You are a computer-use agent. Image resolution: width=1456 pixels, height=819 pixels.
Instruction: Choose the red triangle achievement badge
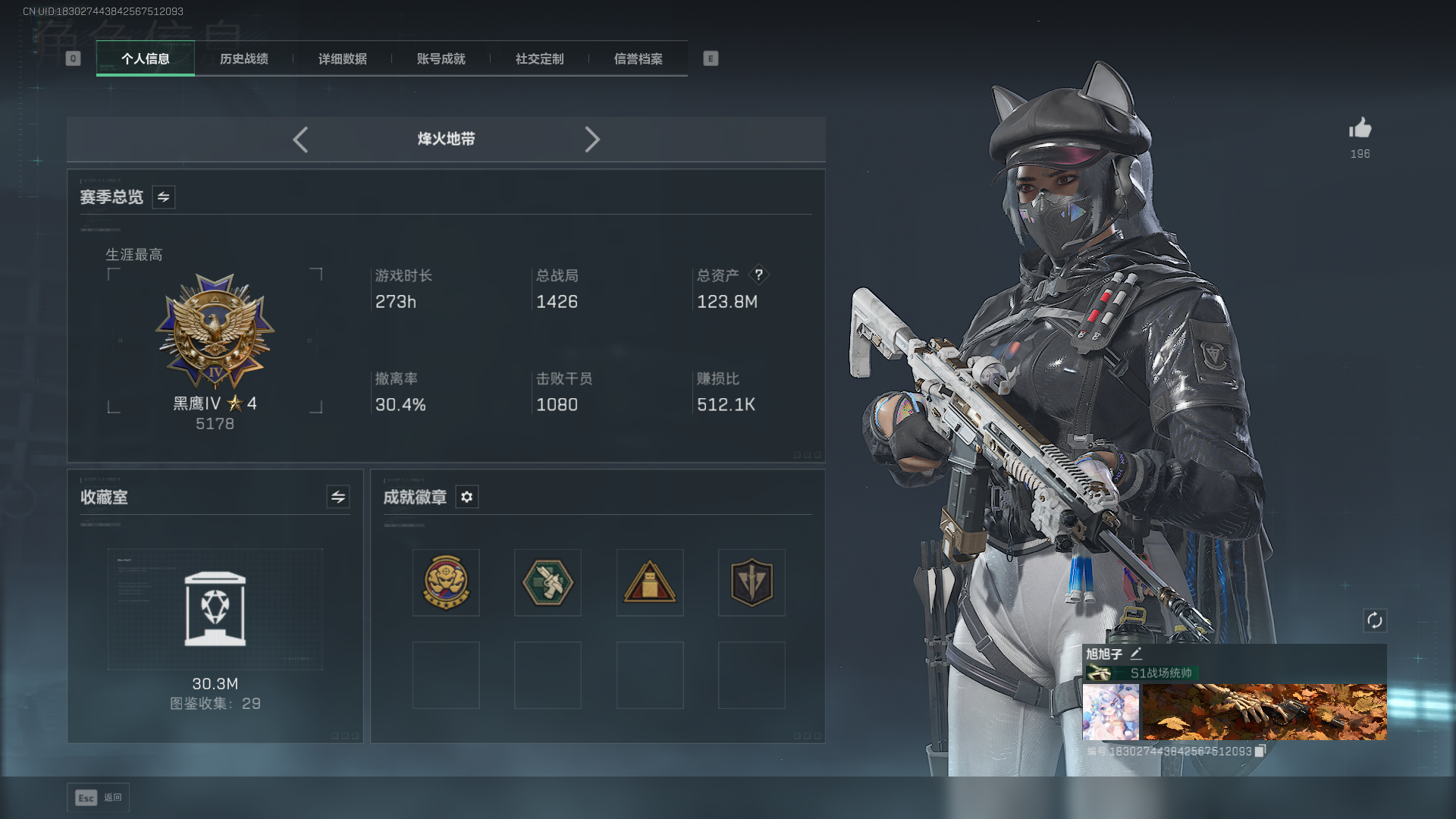pyautogui.click(x=650, y=582)
